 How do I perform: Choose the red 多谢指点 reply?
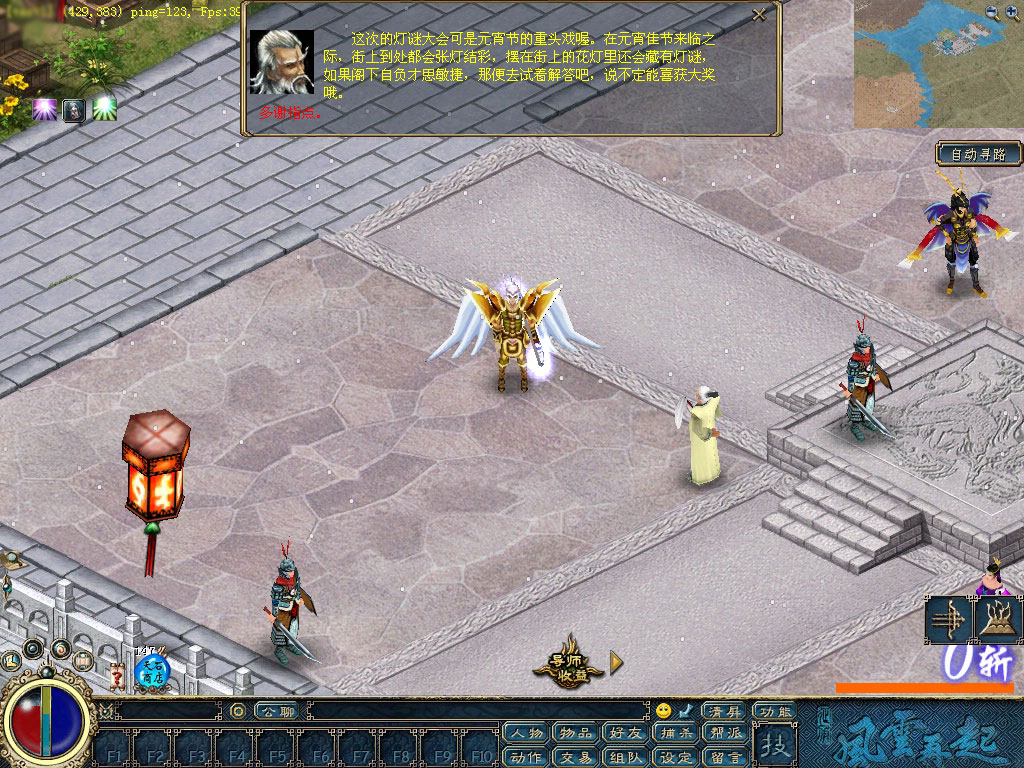click(x=290, y=113)
